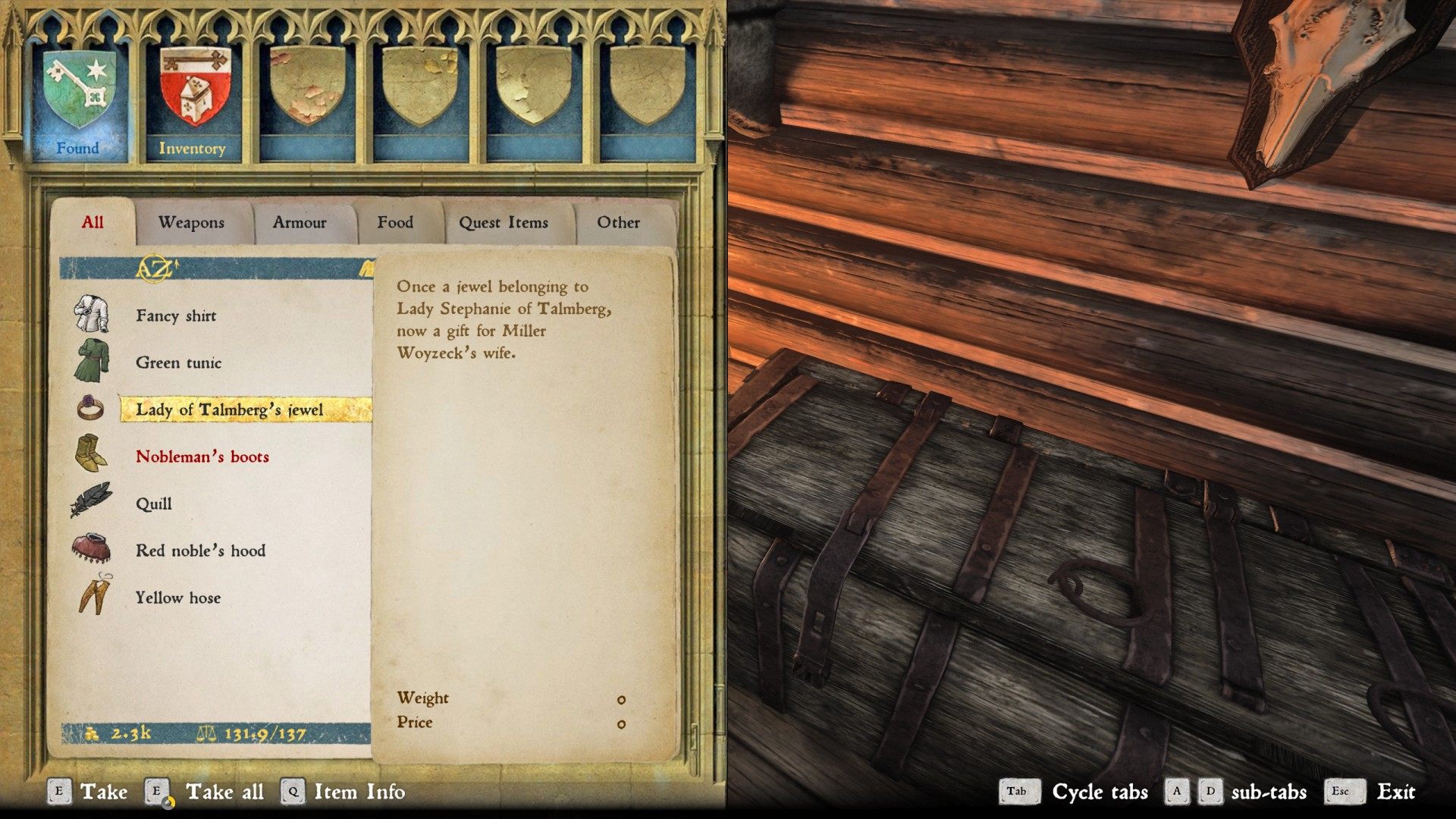Viewport: 1456px width, 819px height.
Task: Select the All items filter tab
Action: tap(93, 222)
